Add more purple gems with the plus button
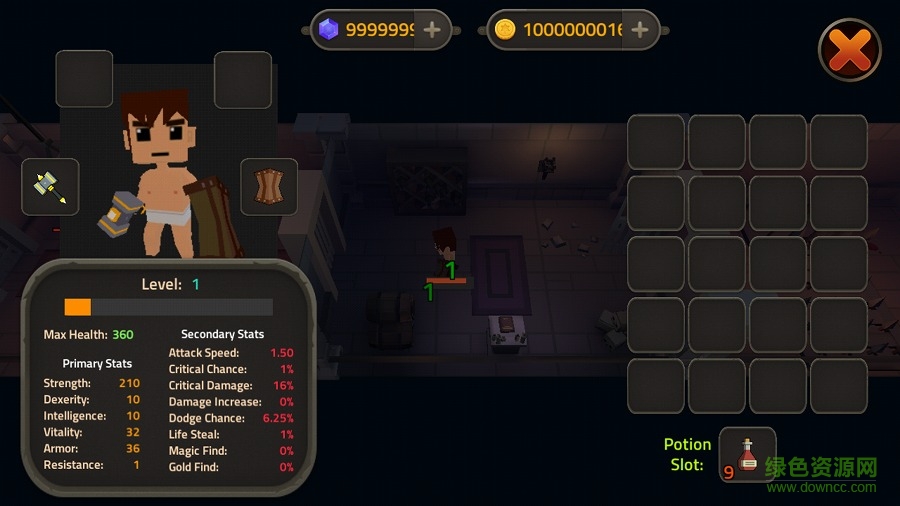The height and width of the screenshot is (506, 900). coord(432,30)
